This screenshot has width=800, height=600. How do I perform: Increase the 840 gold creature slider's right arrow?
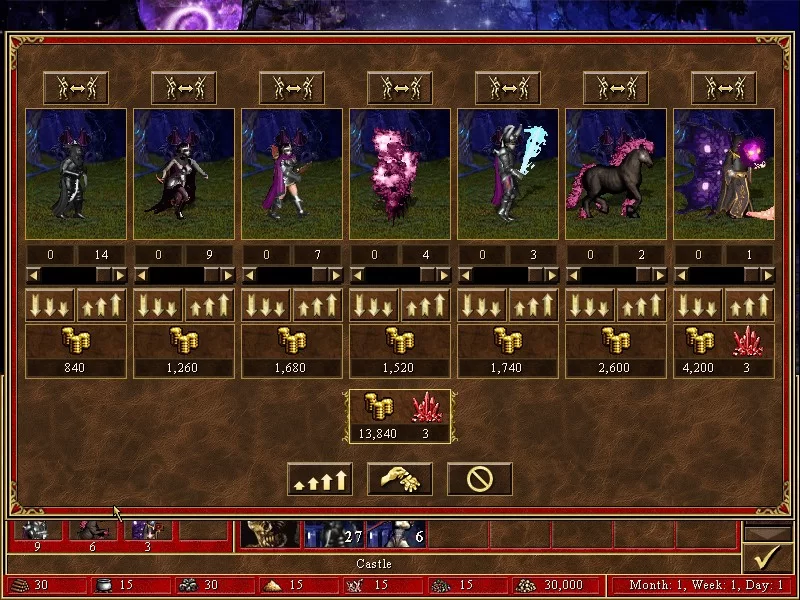(120, 275)
